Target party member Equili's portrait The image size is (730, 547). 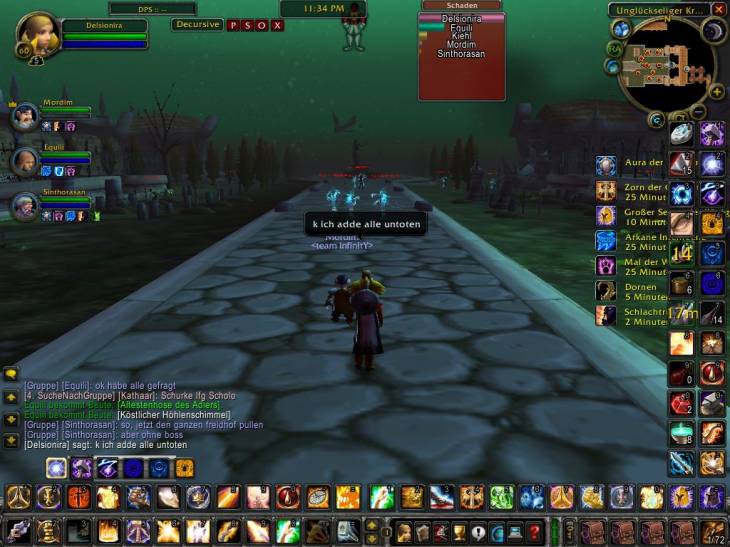click(24, 161)
